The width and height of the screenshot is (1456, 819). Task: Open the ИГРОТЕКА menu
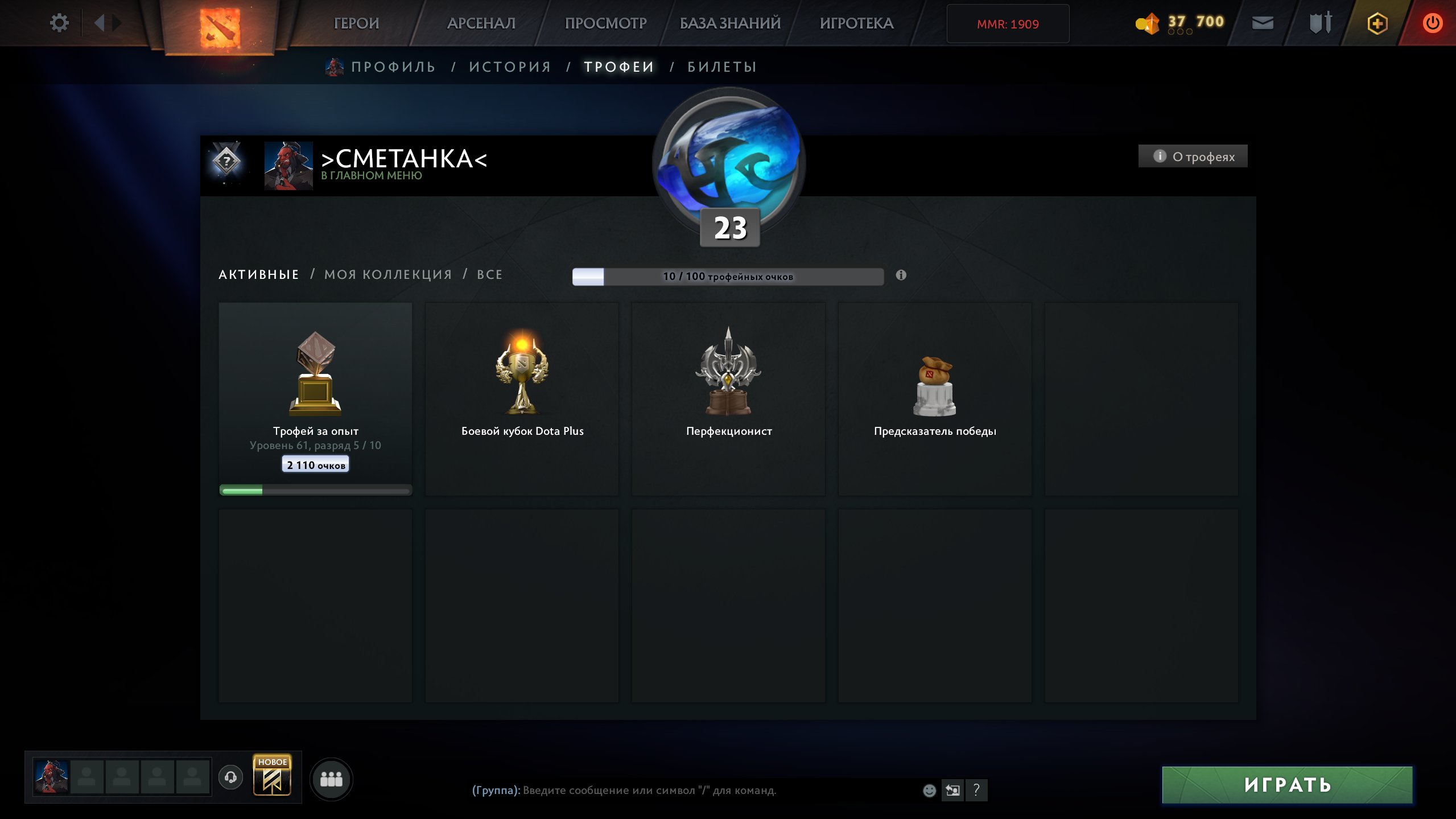pos(856,23)
